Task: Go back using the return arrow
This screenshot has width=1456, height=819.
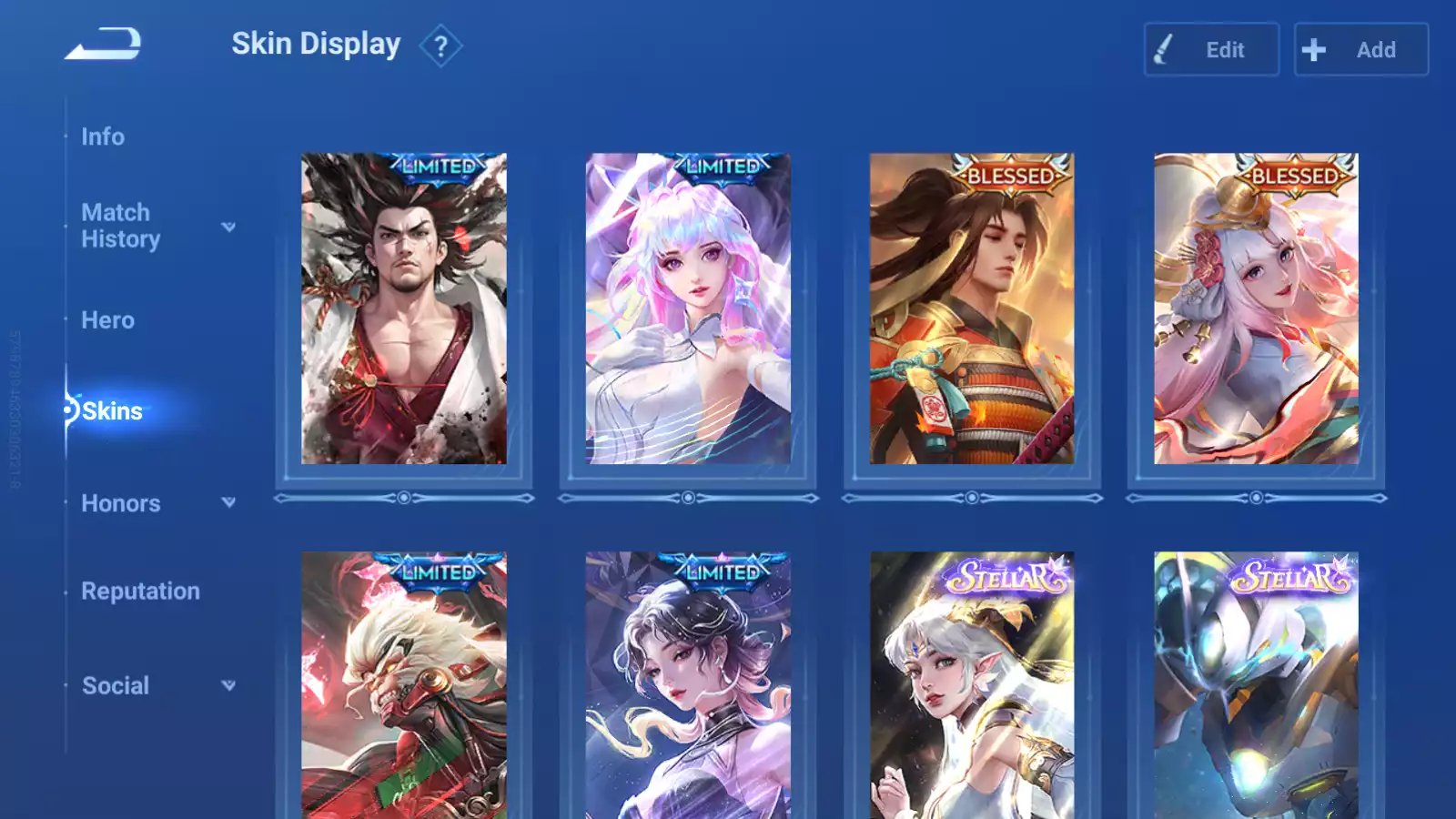Action: [104, 44]
